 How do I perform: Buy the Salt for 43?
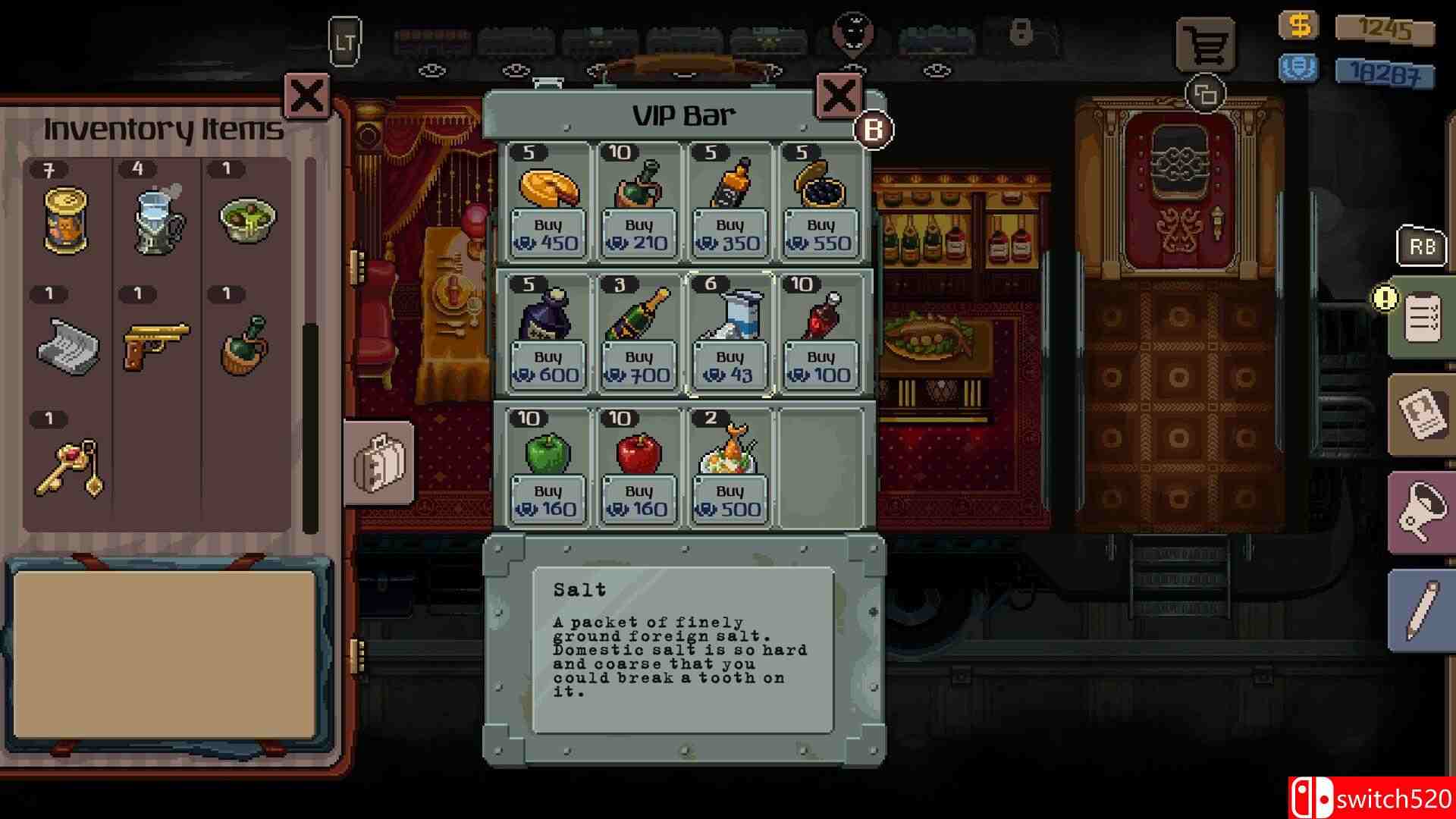click(x=729, y=365)
